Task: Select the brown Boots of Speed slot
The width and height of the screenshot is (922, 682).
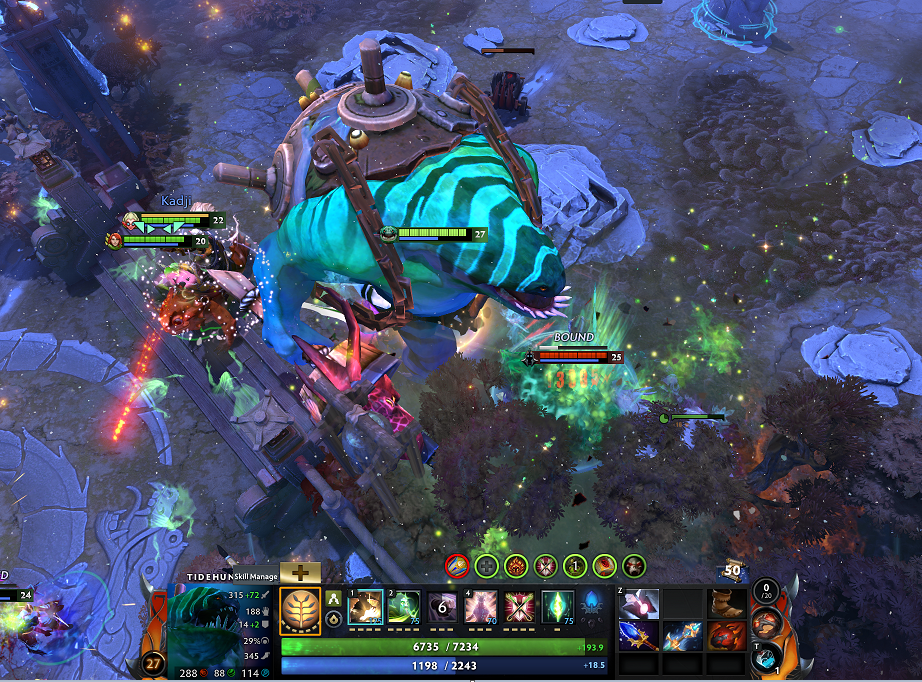Action: 727,604
